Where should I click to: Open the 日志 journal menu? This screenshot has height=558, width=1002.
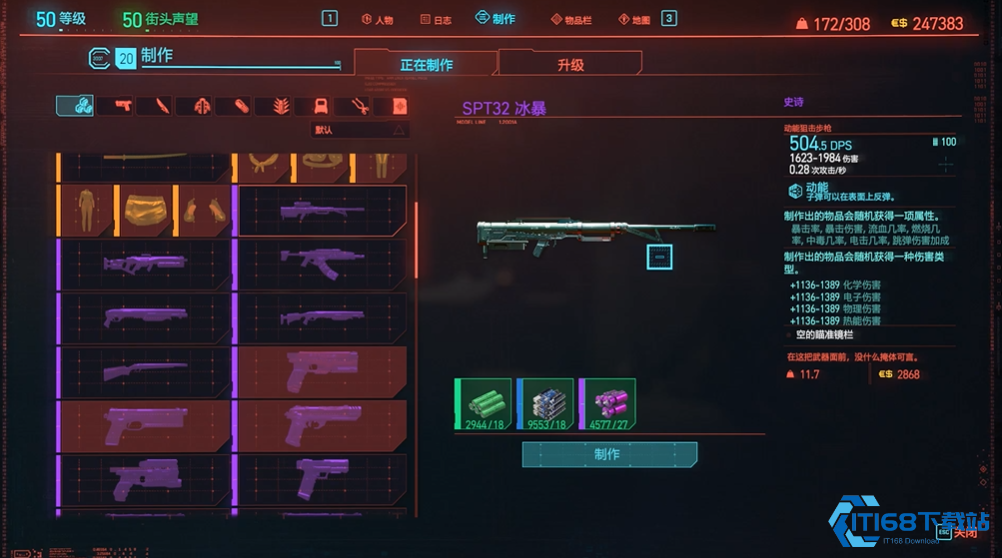pyautogui.click(x=435, y=19)
